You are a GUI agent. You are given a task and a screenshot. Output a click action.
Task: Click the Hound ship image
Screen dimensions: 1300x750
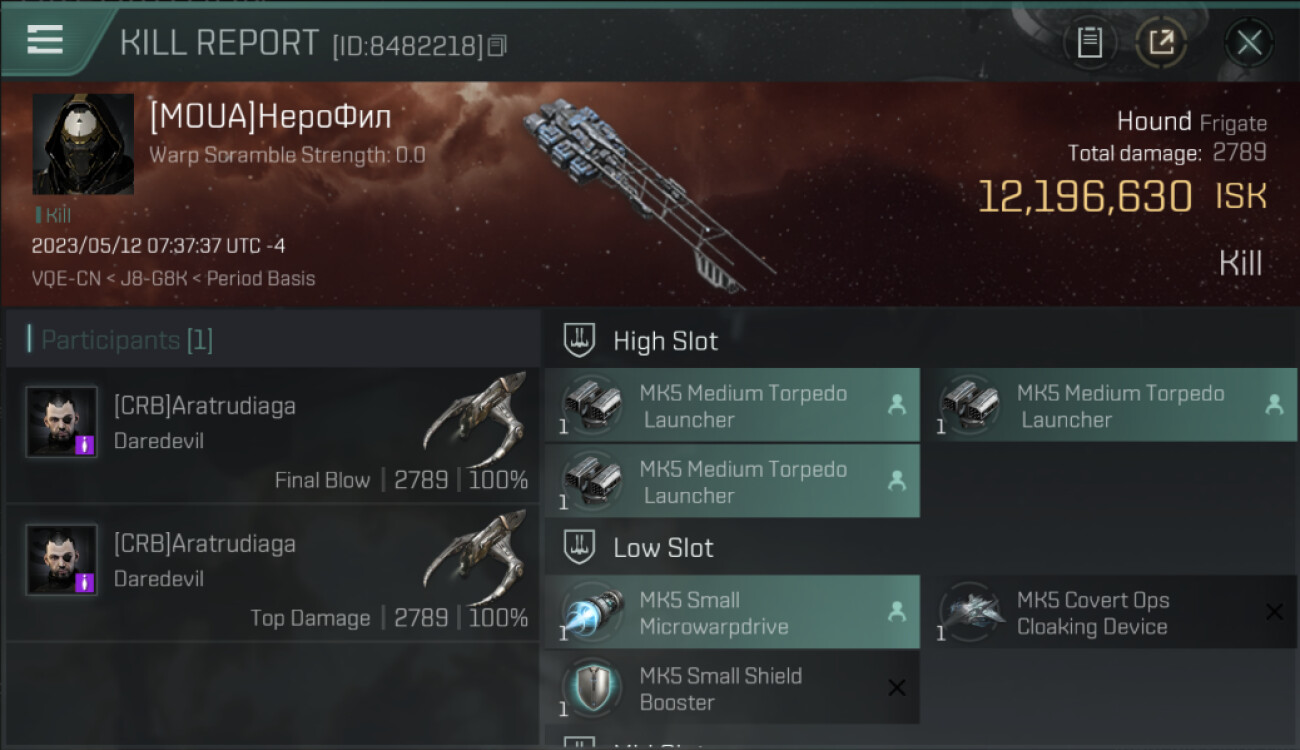point(640,190)
